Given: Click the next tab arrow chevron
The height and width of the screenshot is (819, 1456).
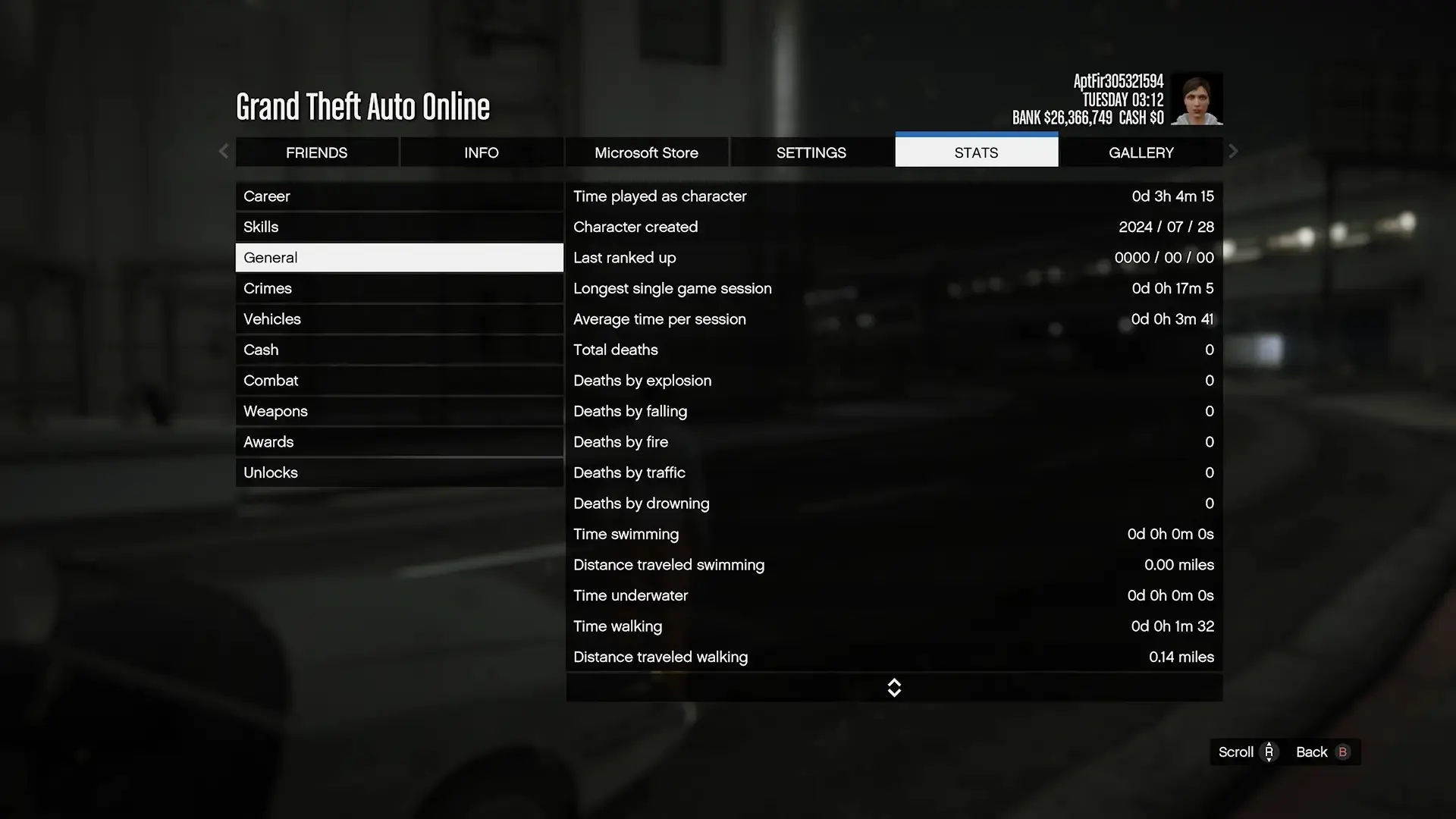Looking at the screenshot, I should 1233,151.
